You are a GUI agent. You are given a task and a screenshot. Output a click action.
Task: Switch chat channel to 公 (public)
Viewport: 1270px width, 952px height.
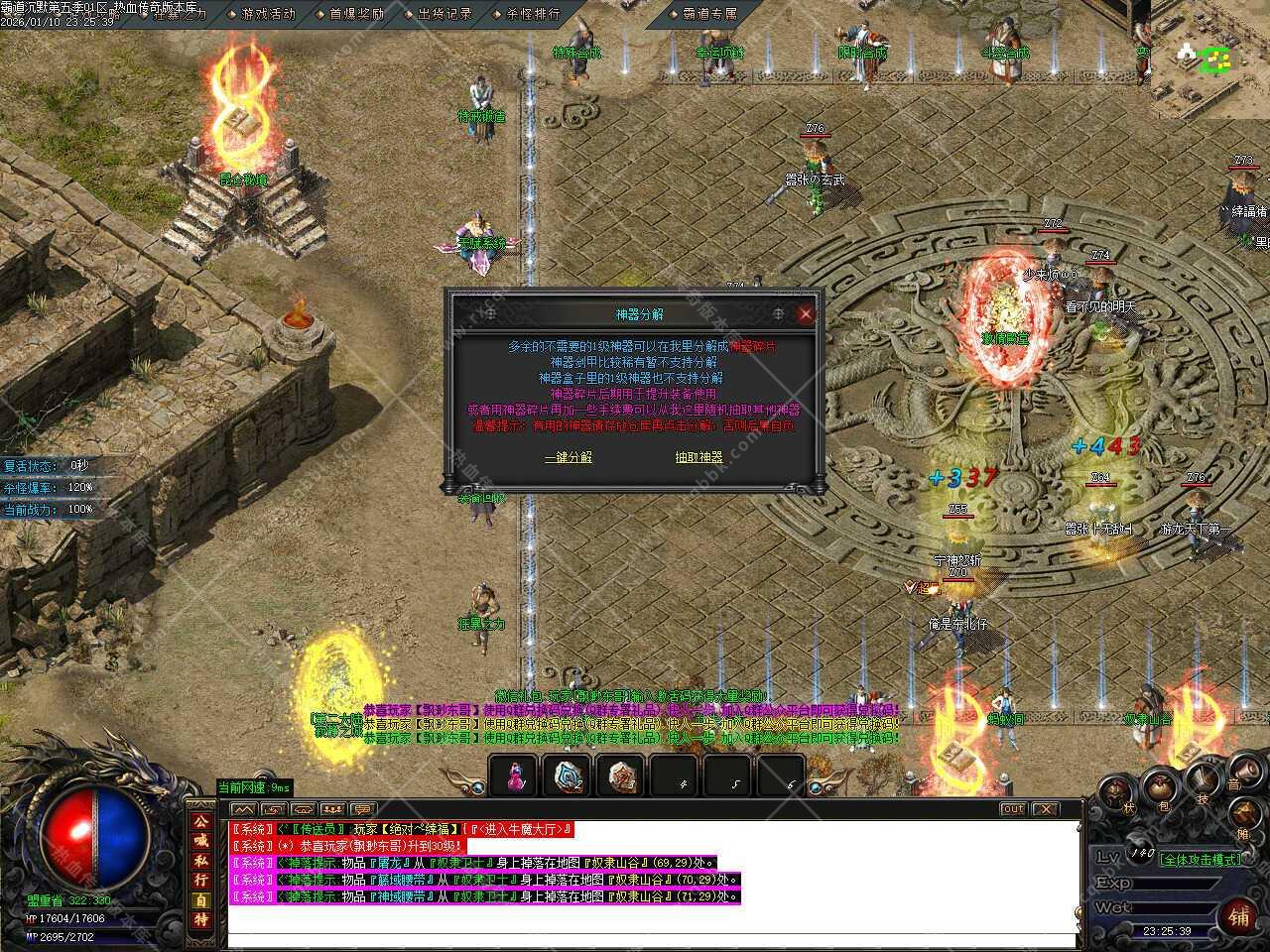tap(200, 822)
